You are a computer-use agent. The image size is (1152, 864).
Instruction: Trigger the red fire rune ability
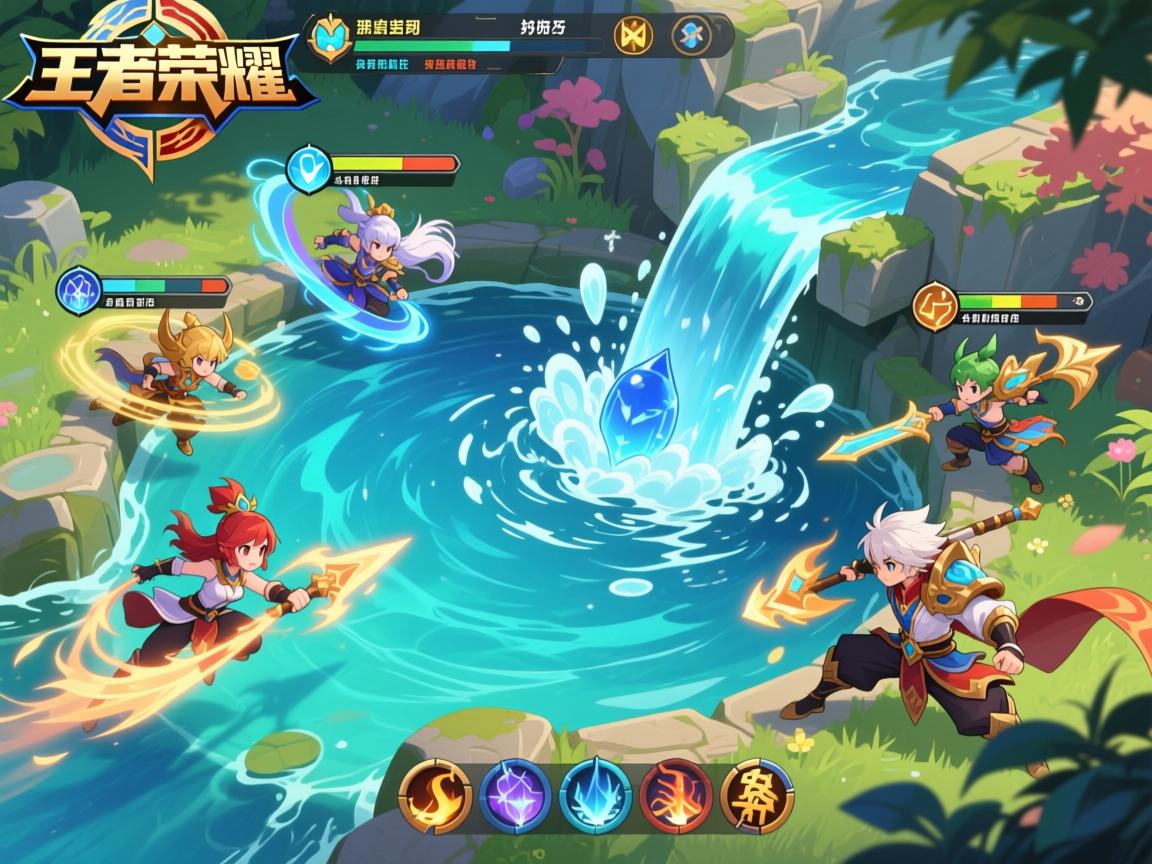tap(676, 796)
